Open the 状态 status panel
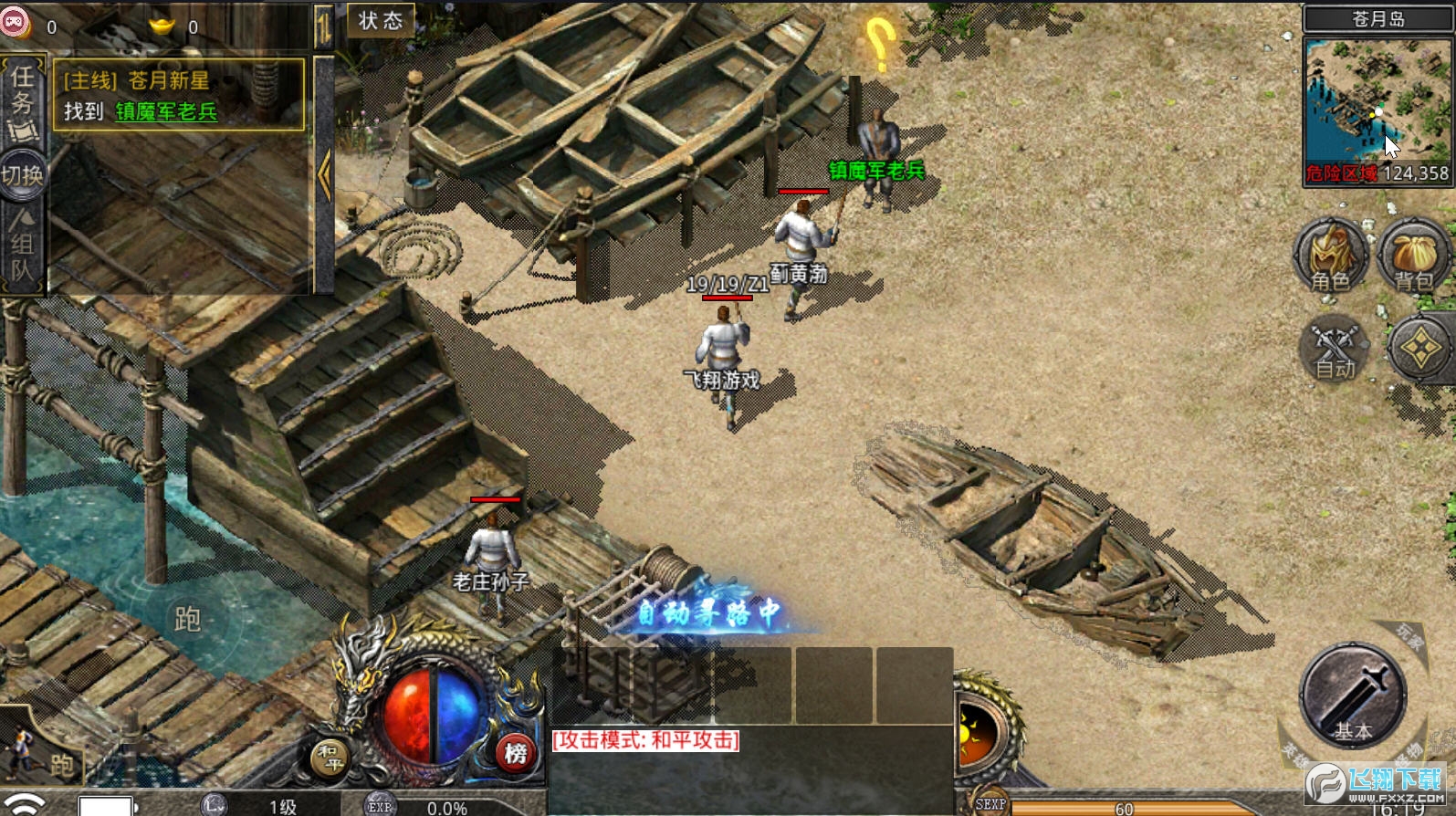Screen dimensions: 1456x816 [381, 21]
